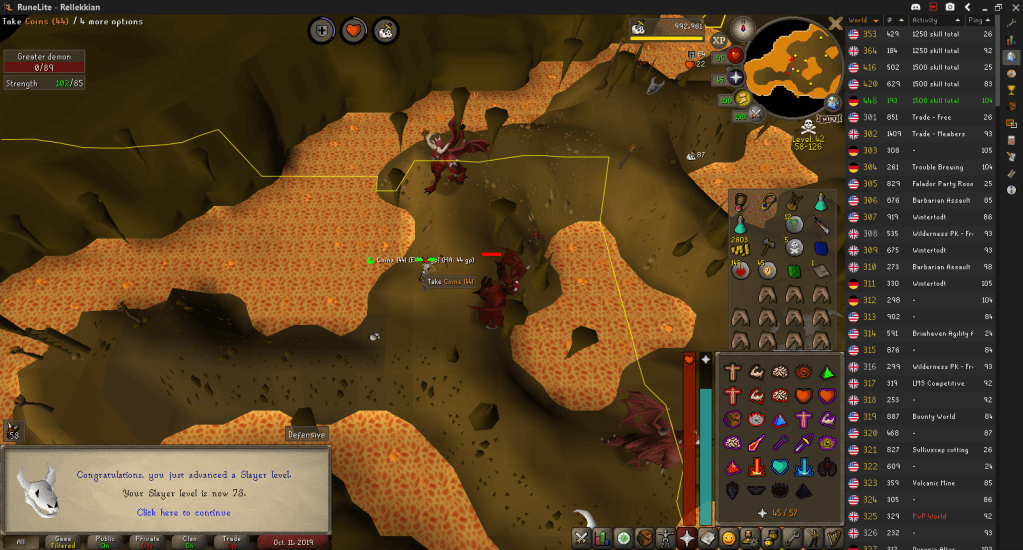Activate the special attack orb
The image size is (1023, 550).
756,114
